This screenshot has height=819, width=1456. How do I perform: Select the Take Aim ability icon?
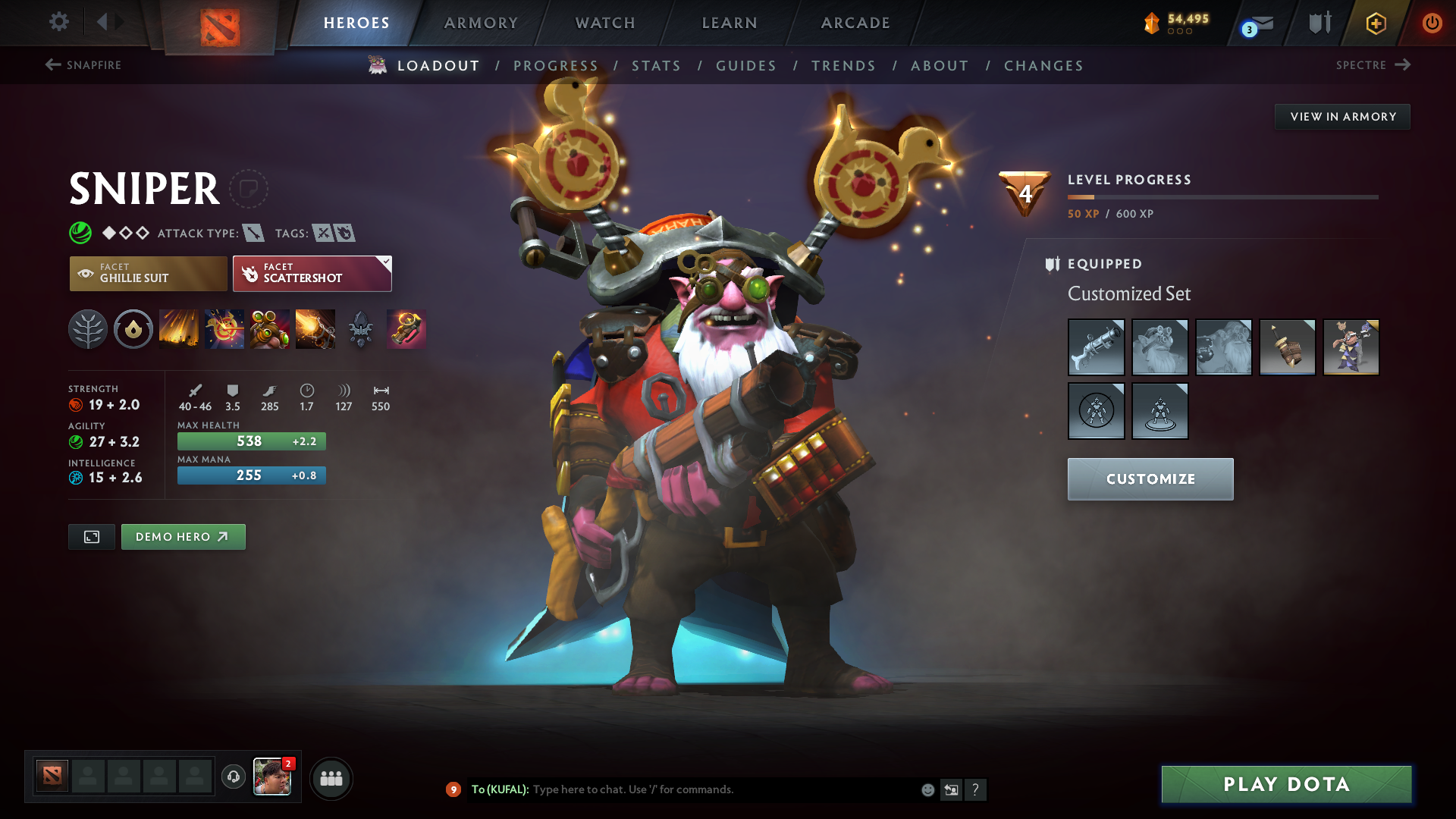tap(270, 329)
